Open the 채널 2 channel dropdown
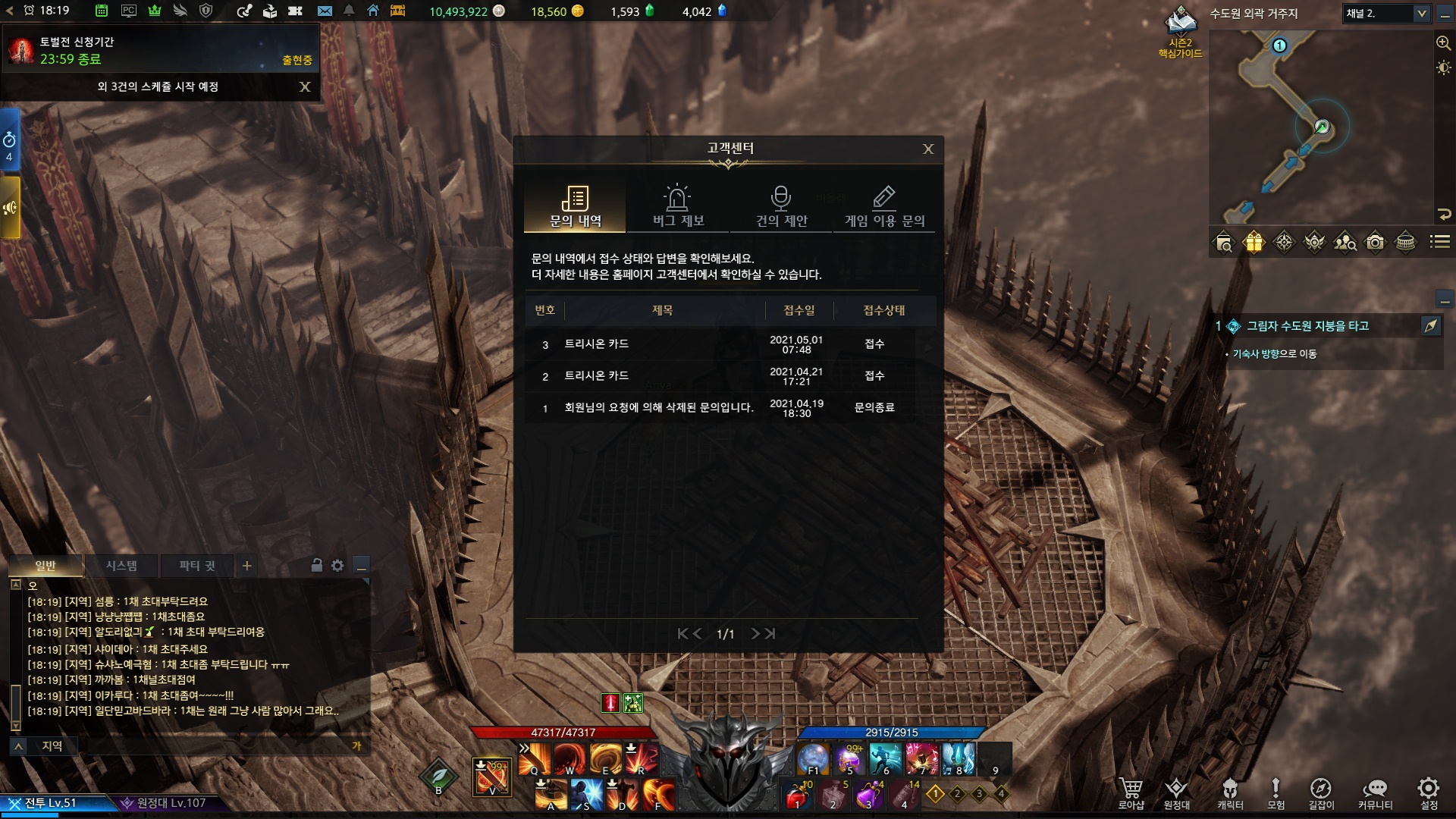The width and height of the screenshot is (1456, 819). pos(1421,14)
